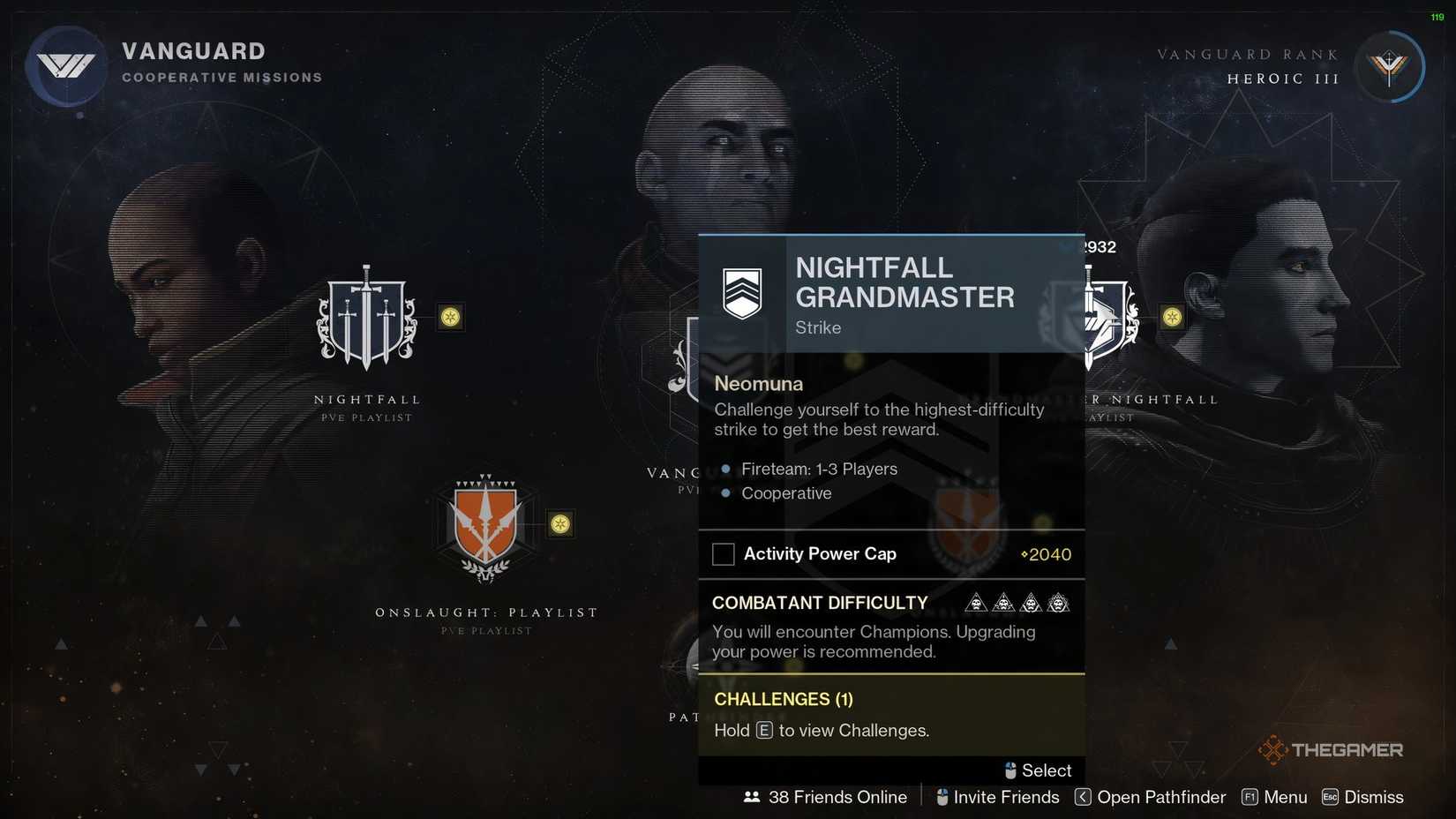Toggle the reward coin beside Onslaught playlist
The height and width of the screenshot is (819, 1456).
coord(562,523)
